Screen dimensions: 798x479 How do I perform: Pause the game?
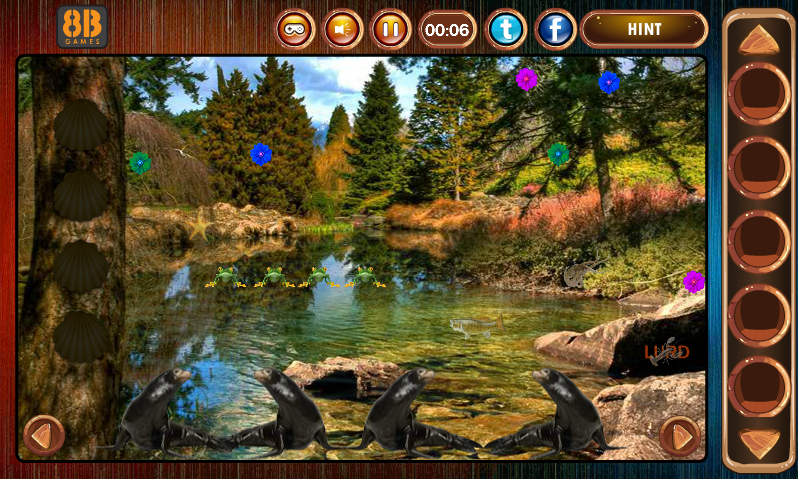(391, 29)
